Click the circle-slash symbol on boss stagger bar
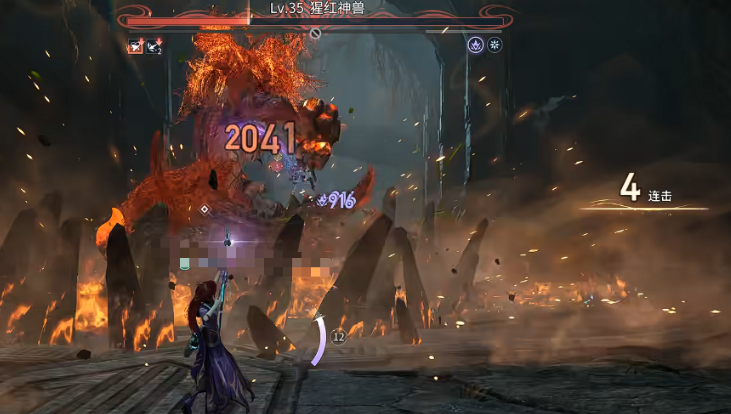Screen dimensions: 731x414 point(315,33)
